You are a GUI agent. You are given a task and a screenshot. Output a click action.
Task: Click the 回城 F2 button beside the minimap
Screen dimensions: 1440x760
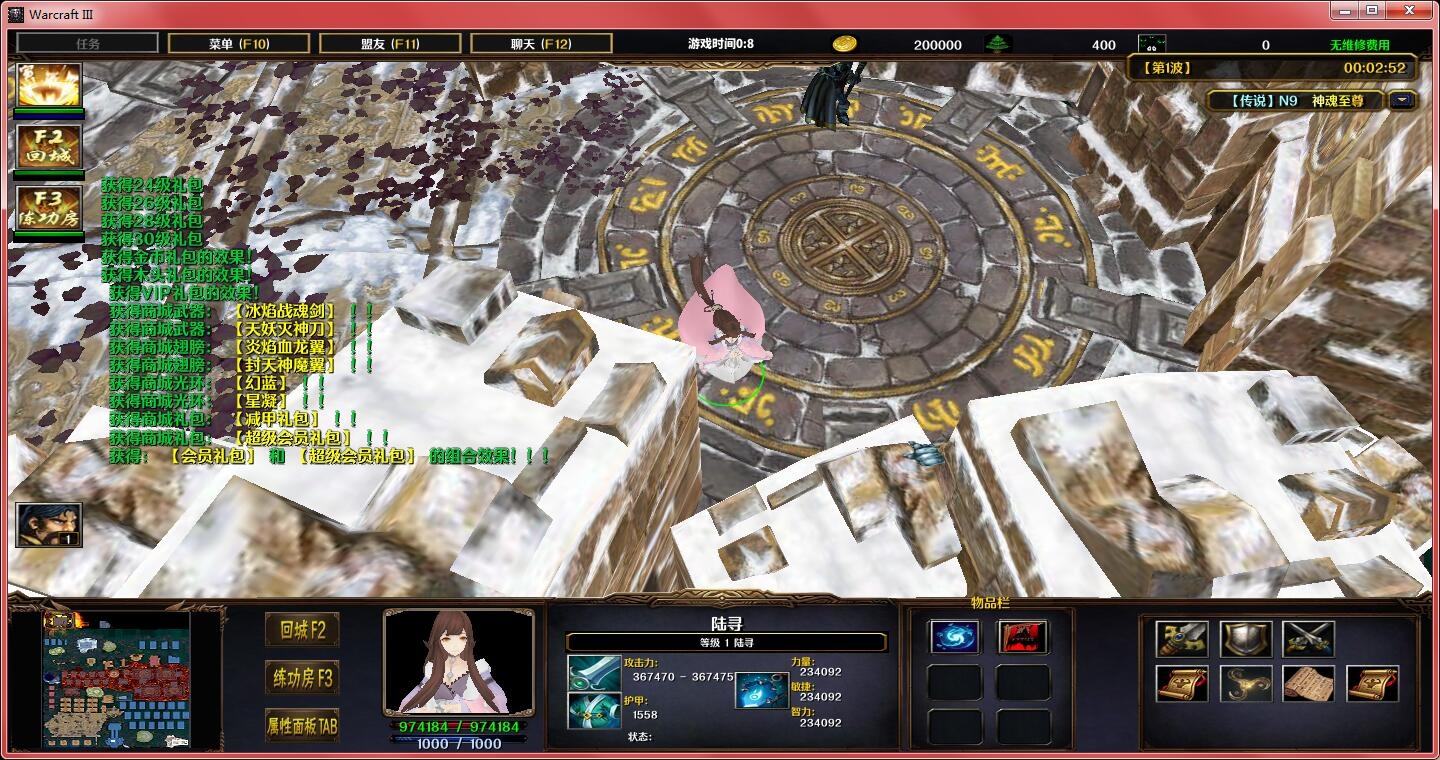pyautogui.click(x=302, y=630)
